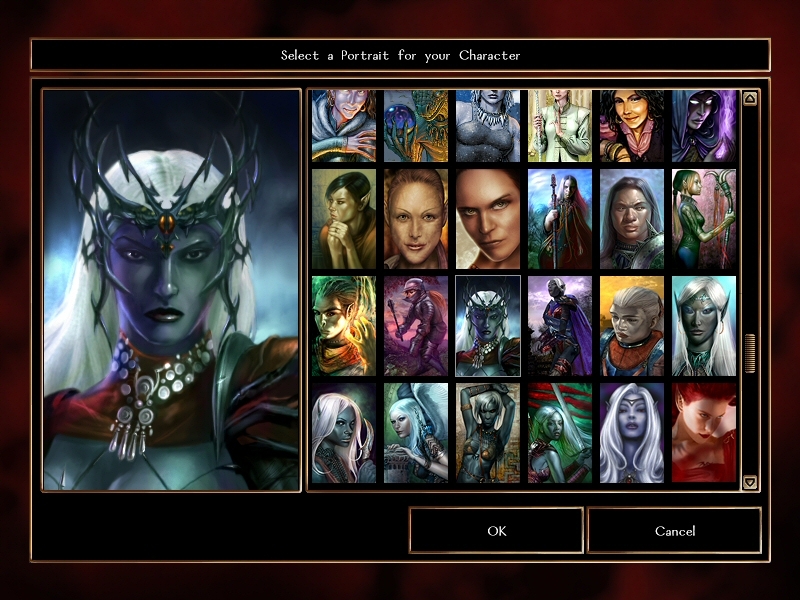This screenshot has height=600, width=800.
Task: Click the portrait list's scroll-down arrow
Action: click(x=750, y=482)
